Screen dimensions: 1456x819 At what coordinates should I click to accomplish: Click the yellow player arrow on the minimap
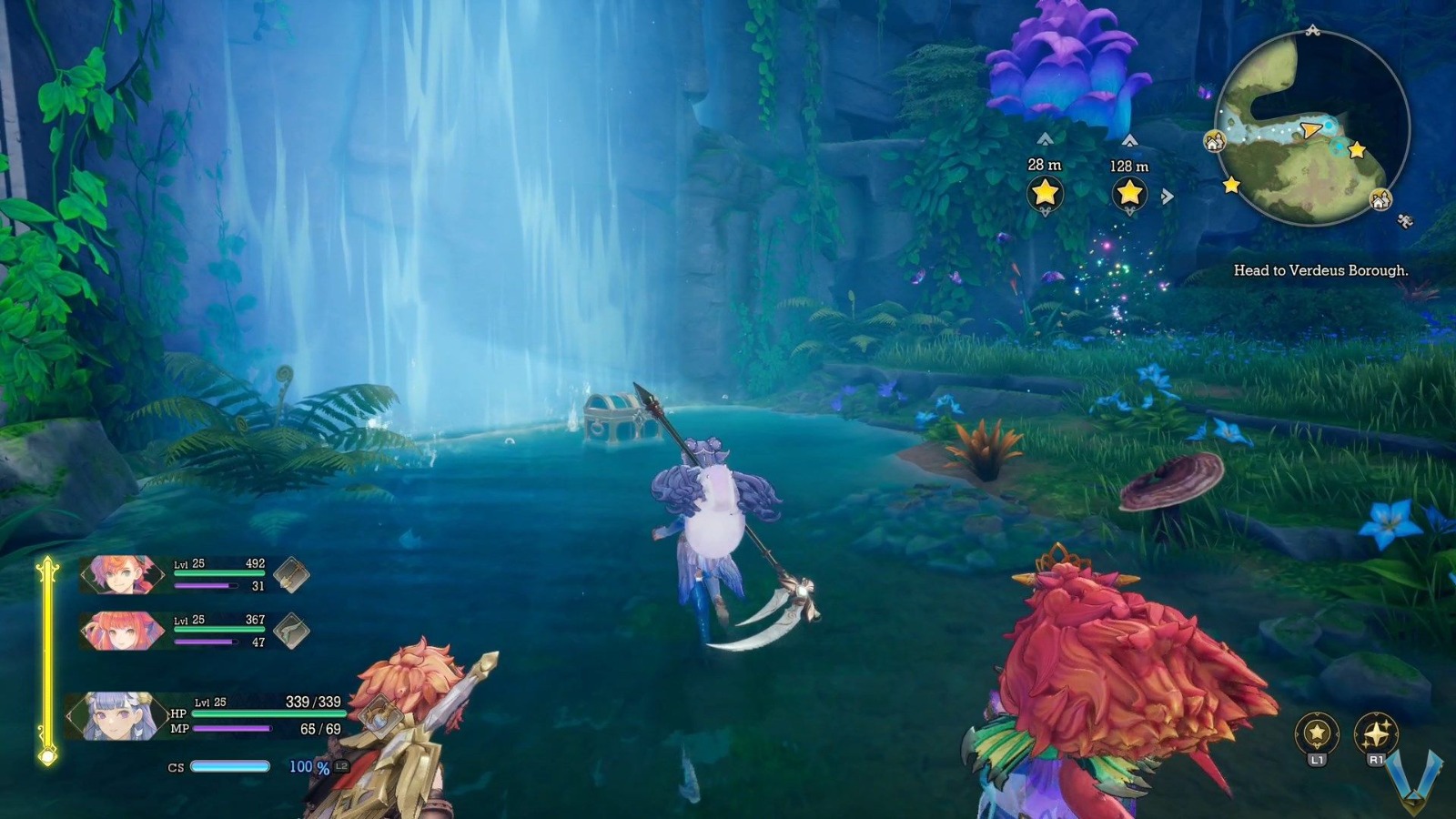[1310, 128]
